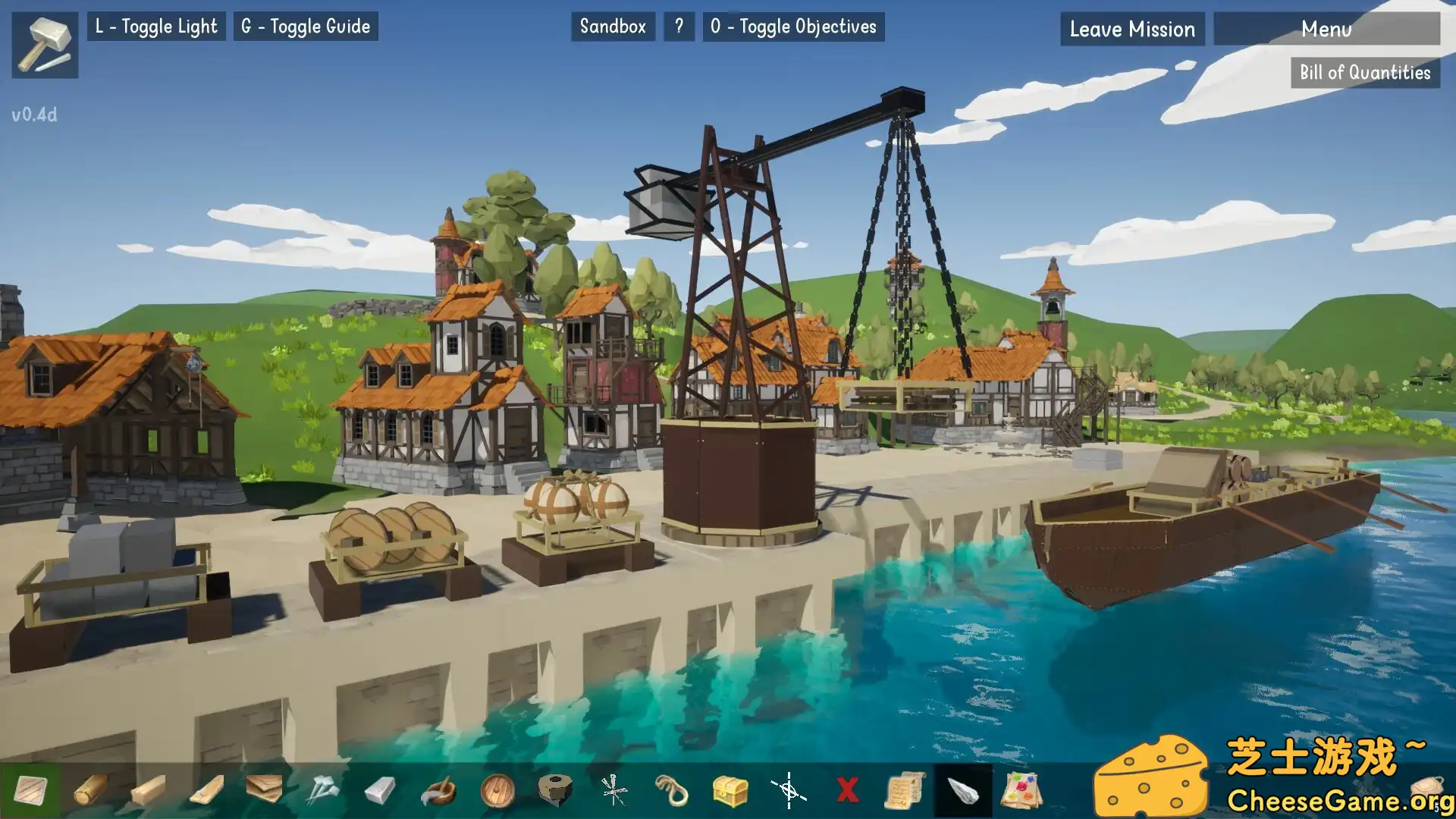Activate the red X delete tool
This screenshot has height=819, width=1456.
tap(847, 790)
